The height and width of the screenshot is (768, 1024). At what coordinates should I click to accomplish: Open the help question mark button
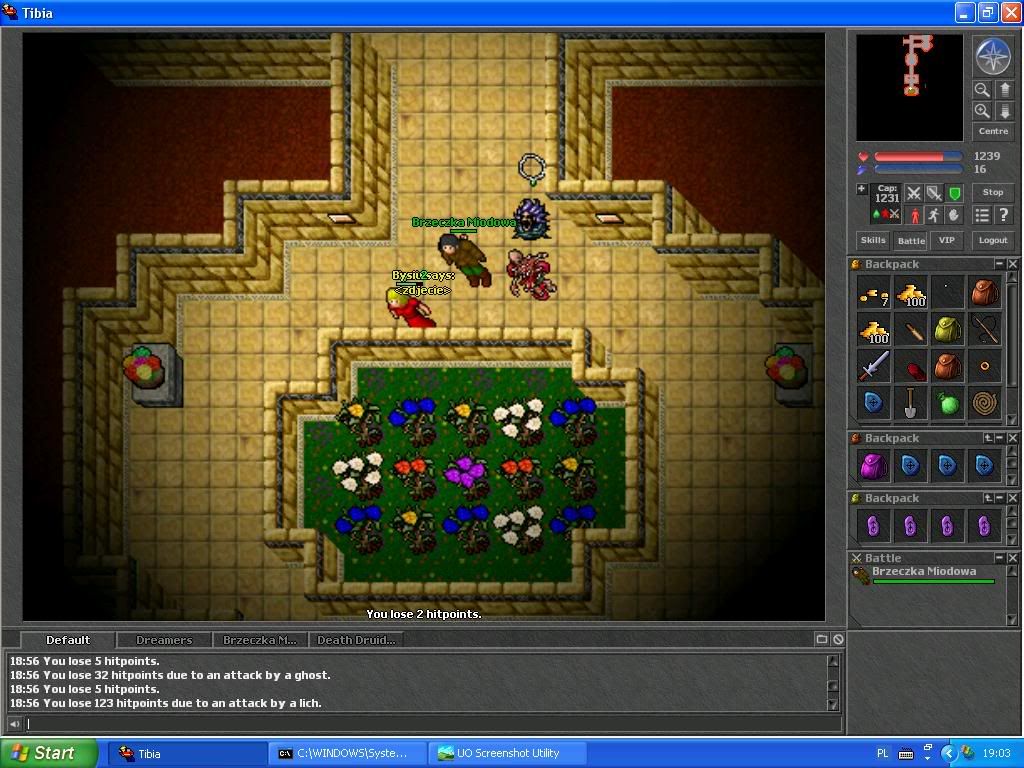[1003, 215]
